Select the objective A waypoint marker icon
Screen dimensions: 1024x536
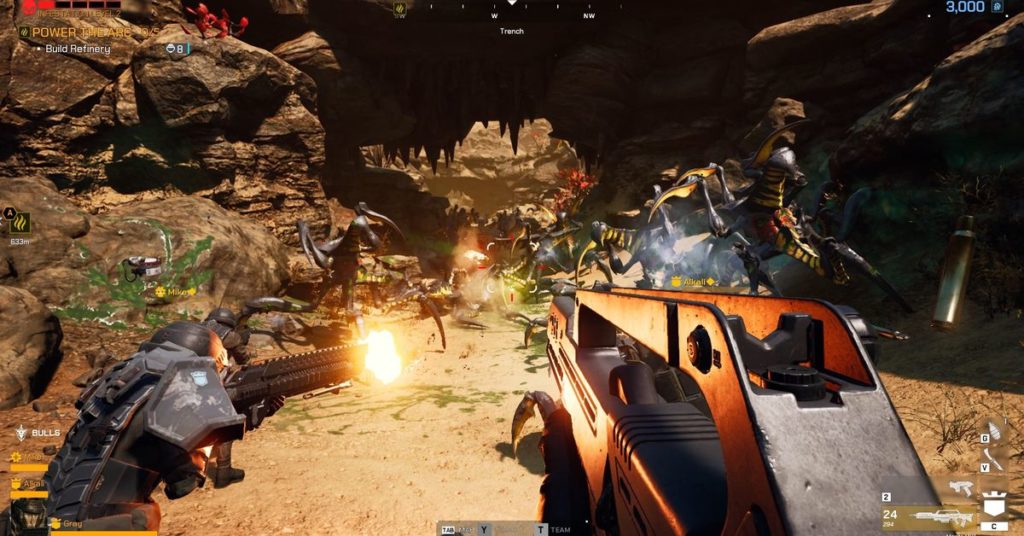[19, 222]
